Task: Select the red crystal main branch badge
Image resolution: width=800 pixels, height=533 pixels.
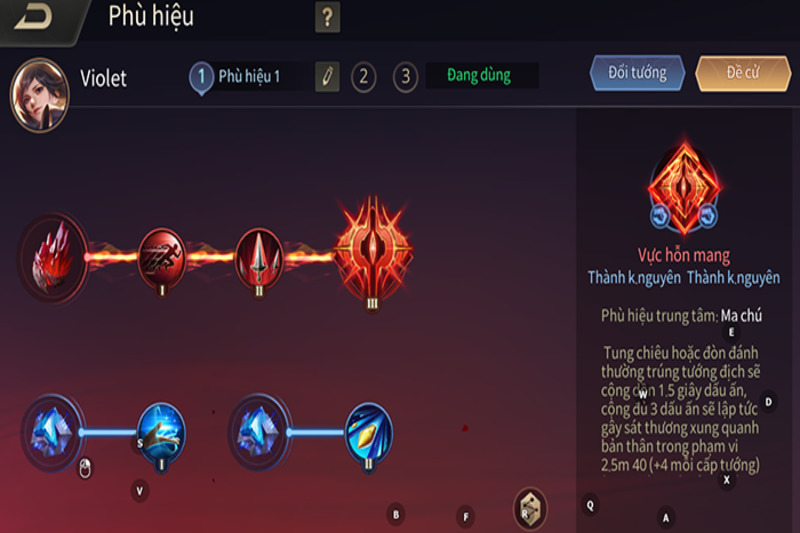Action: click(52, 256)
